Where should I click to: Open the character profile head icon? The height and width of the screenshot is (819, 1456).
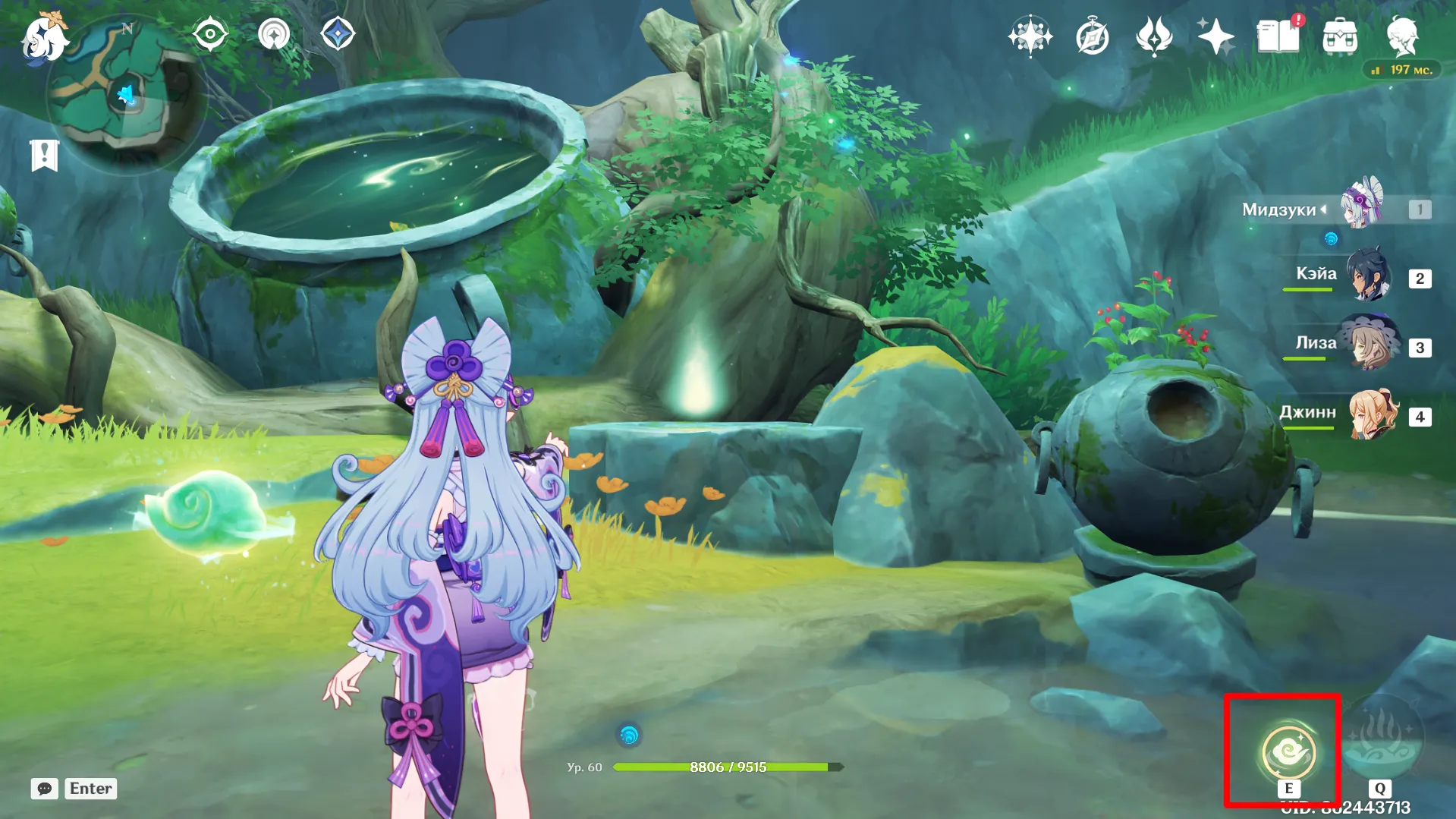click(1402, 36)
